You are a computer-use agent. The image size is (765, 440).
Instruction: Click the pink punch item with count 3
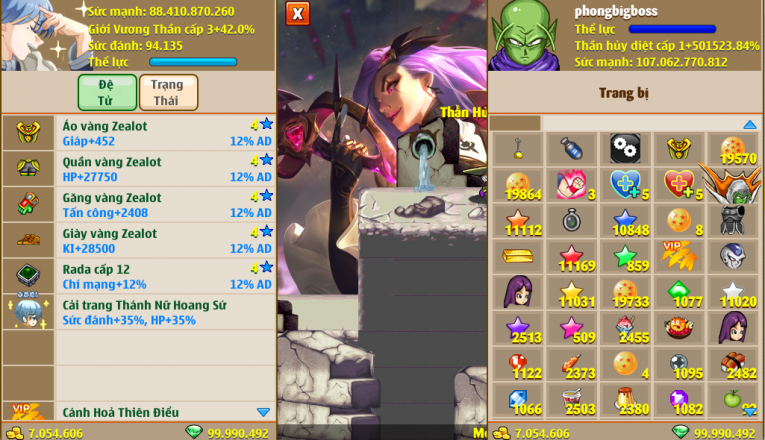(x=571, y=184)
